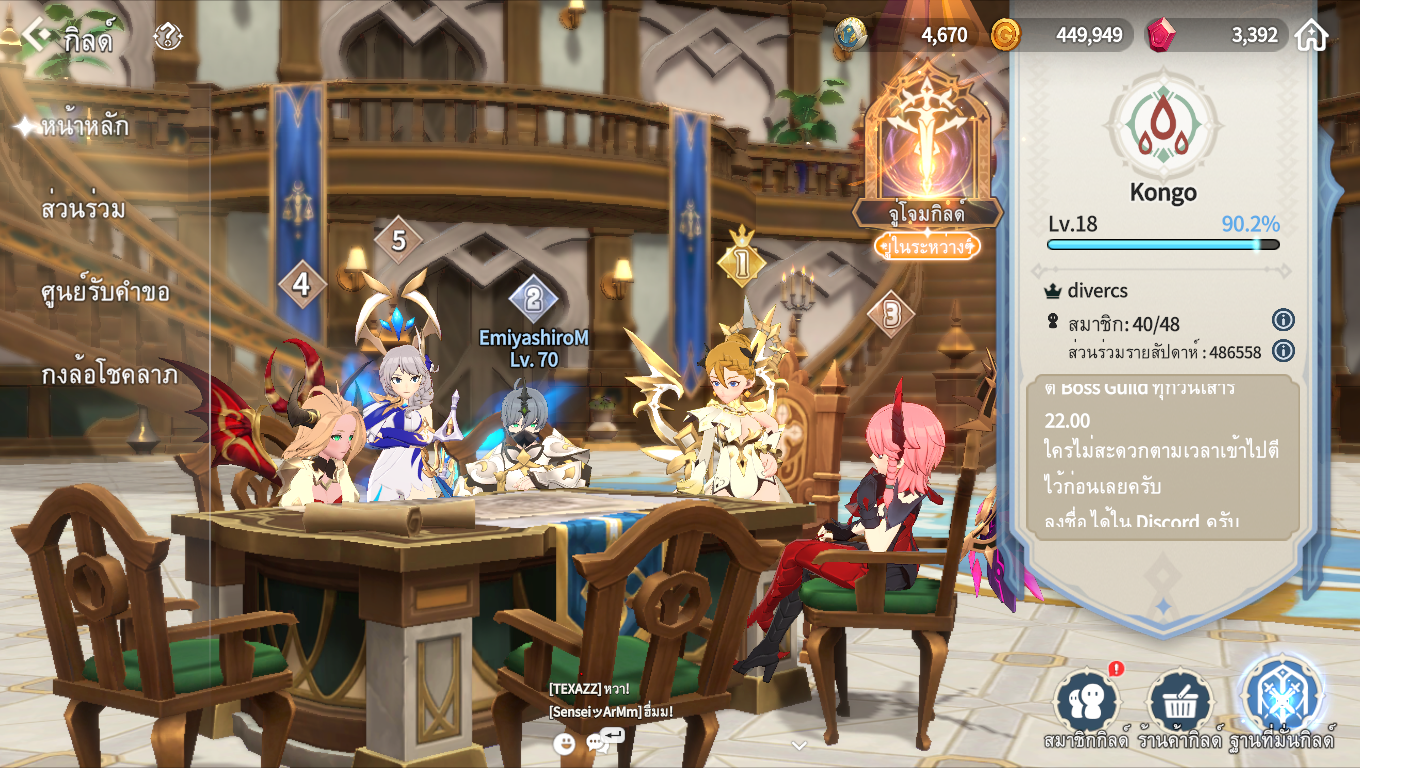Open the ส่วนร่วม menu entry
Viewport: 1412px width, 768px height.
83,210
